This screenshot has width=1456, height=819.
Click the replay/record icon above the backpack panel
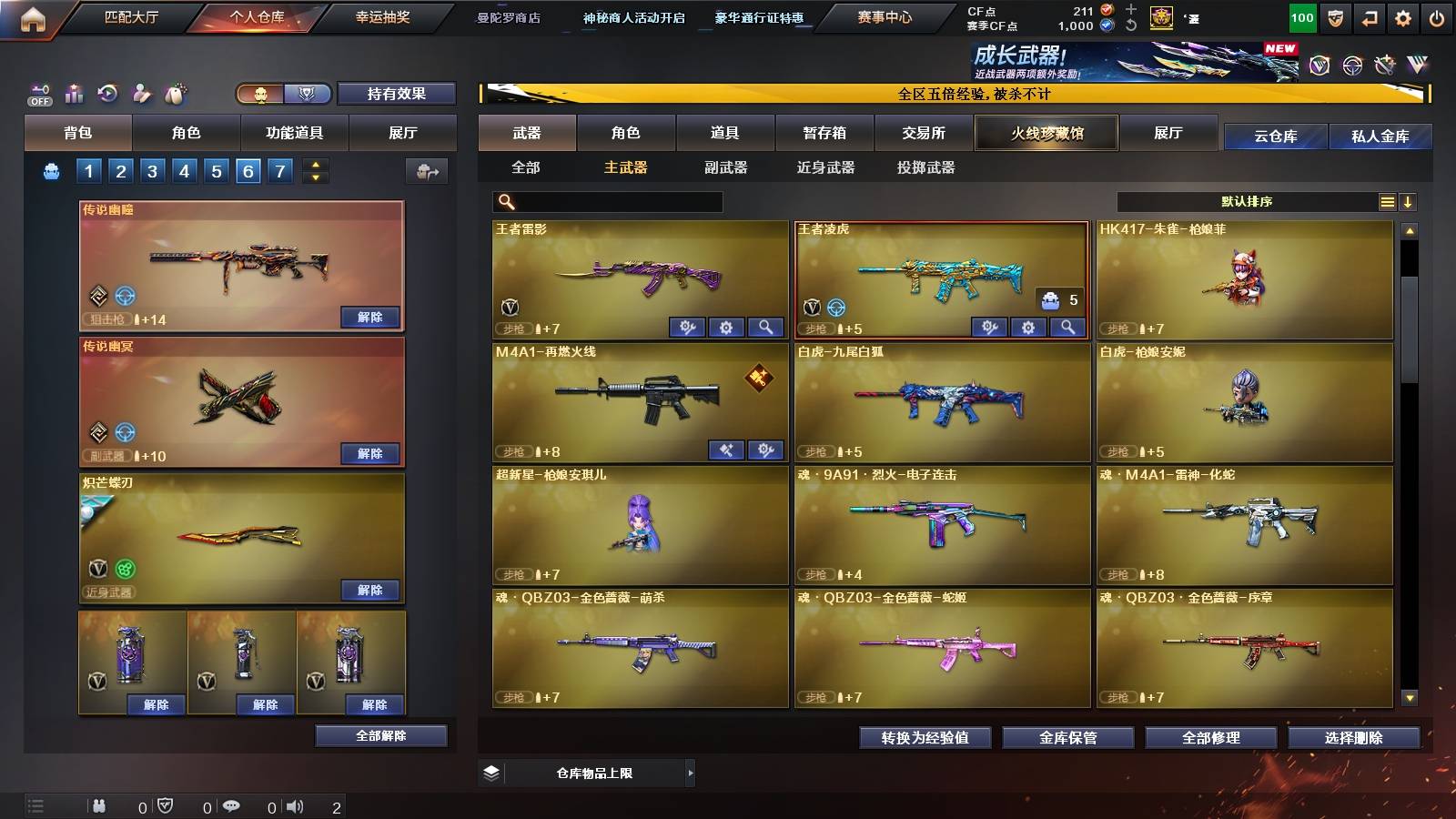pos(107,93)
